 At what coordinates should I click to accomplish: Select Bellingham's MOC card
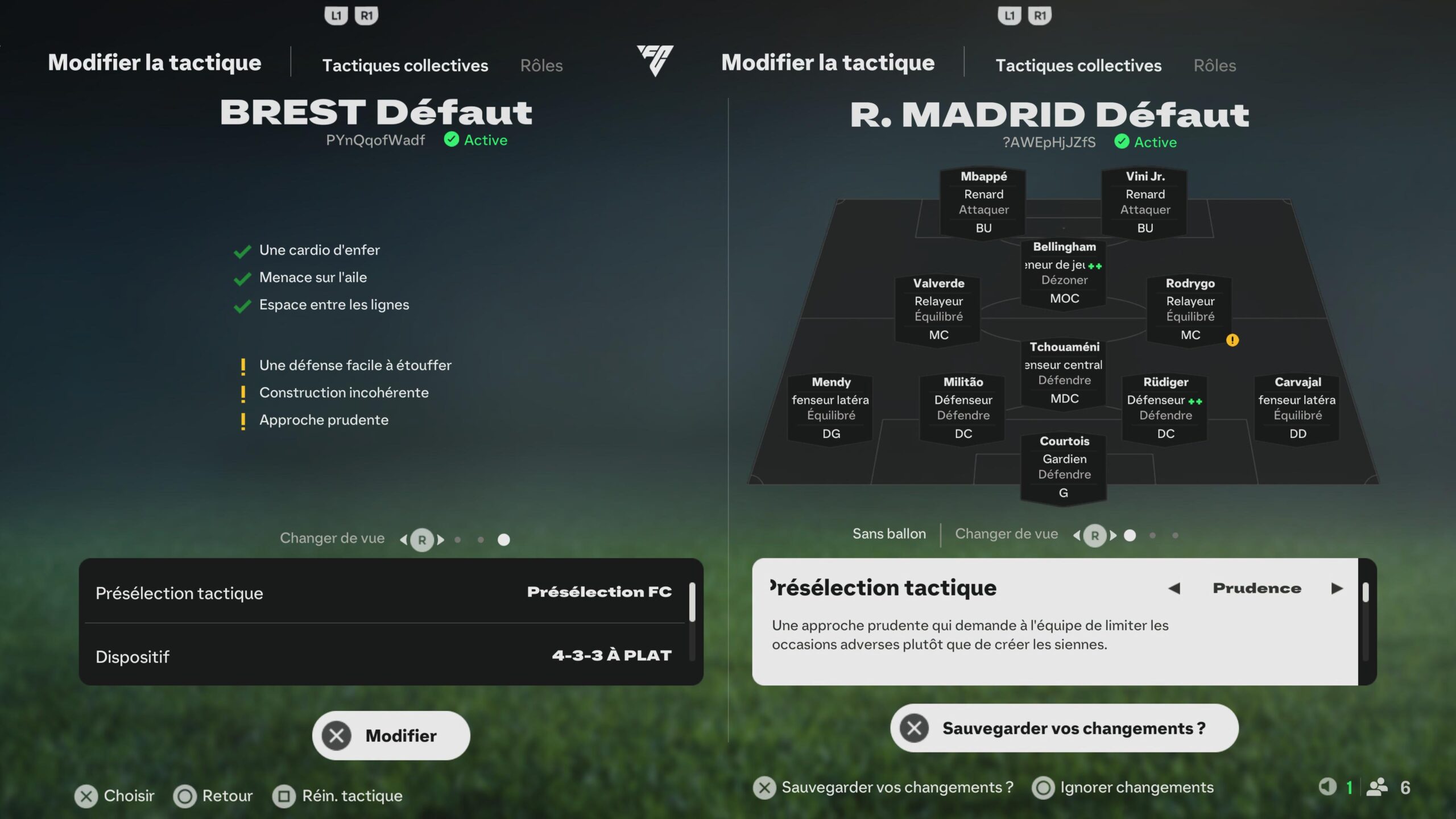point(1064,272)
